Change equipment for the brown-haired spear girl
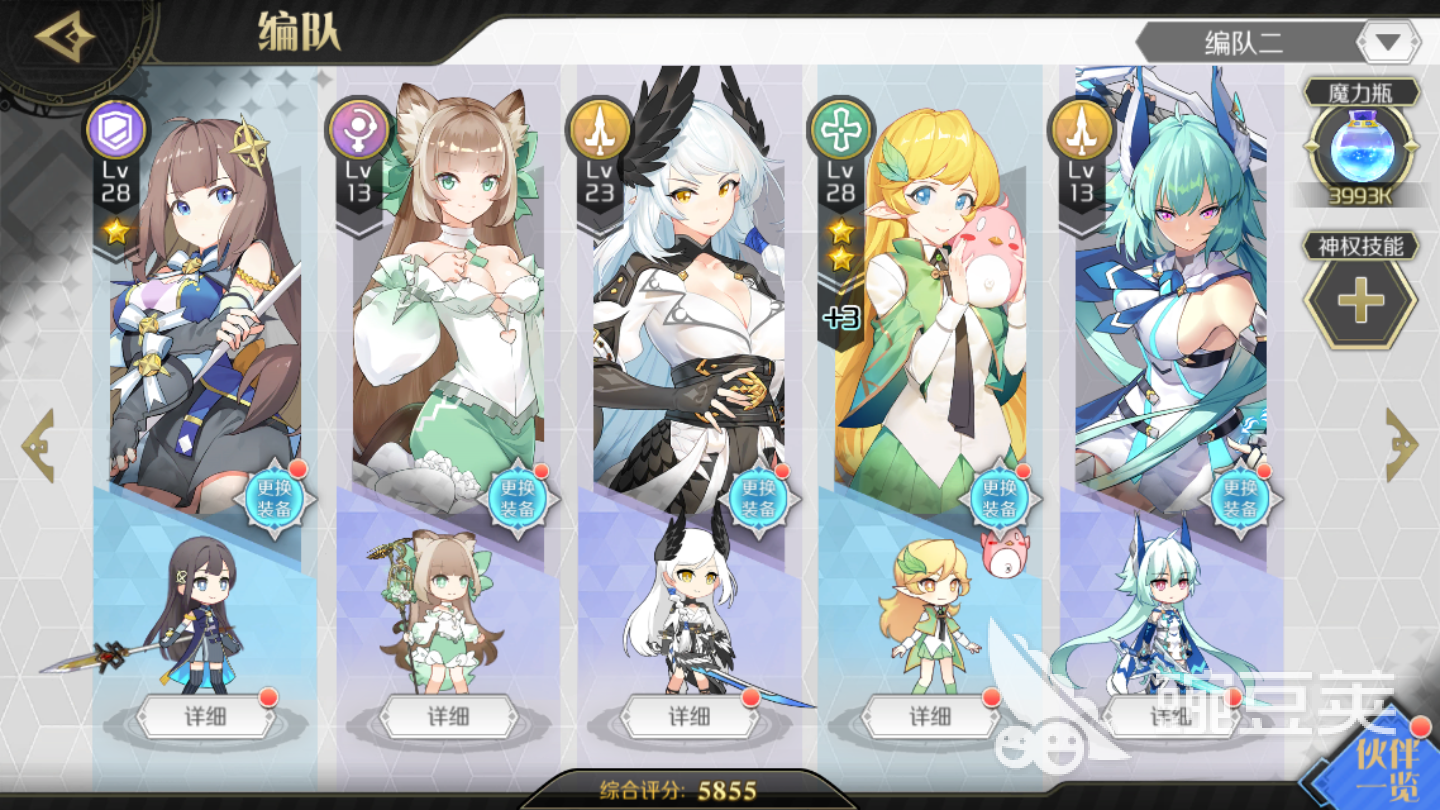The height and width of the screenshot is (810, 1440). click(x=273, y=498)
